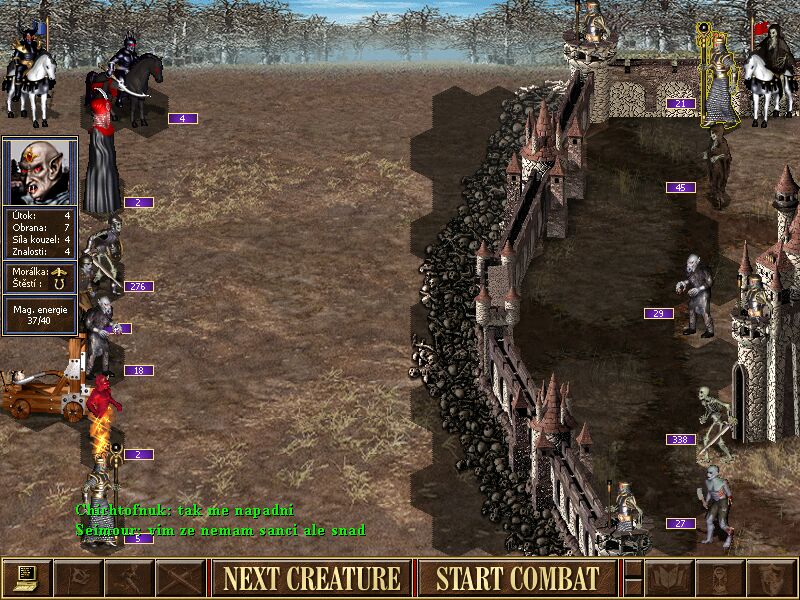Choose the shield defend button
This screenshot has height=600, width=800.
772,578
